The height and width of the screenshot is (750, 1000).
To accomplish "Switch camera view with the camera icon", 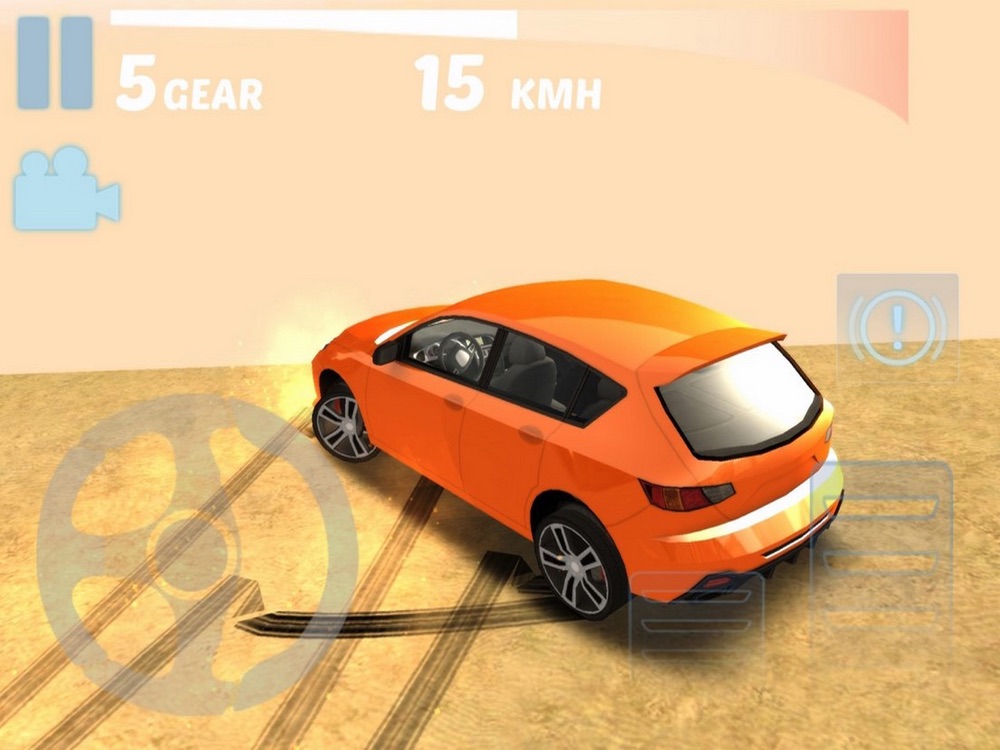I will (x=66, y=188).
